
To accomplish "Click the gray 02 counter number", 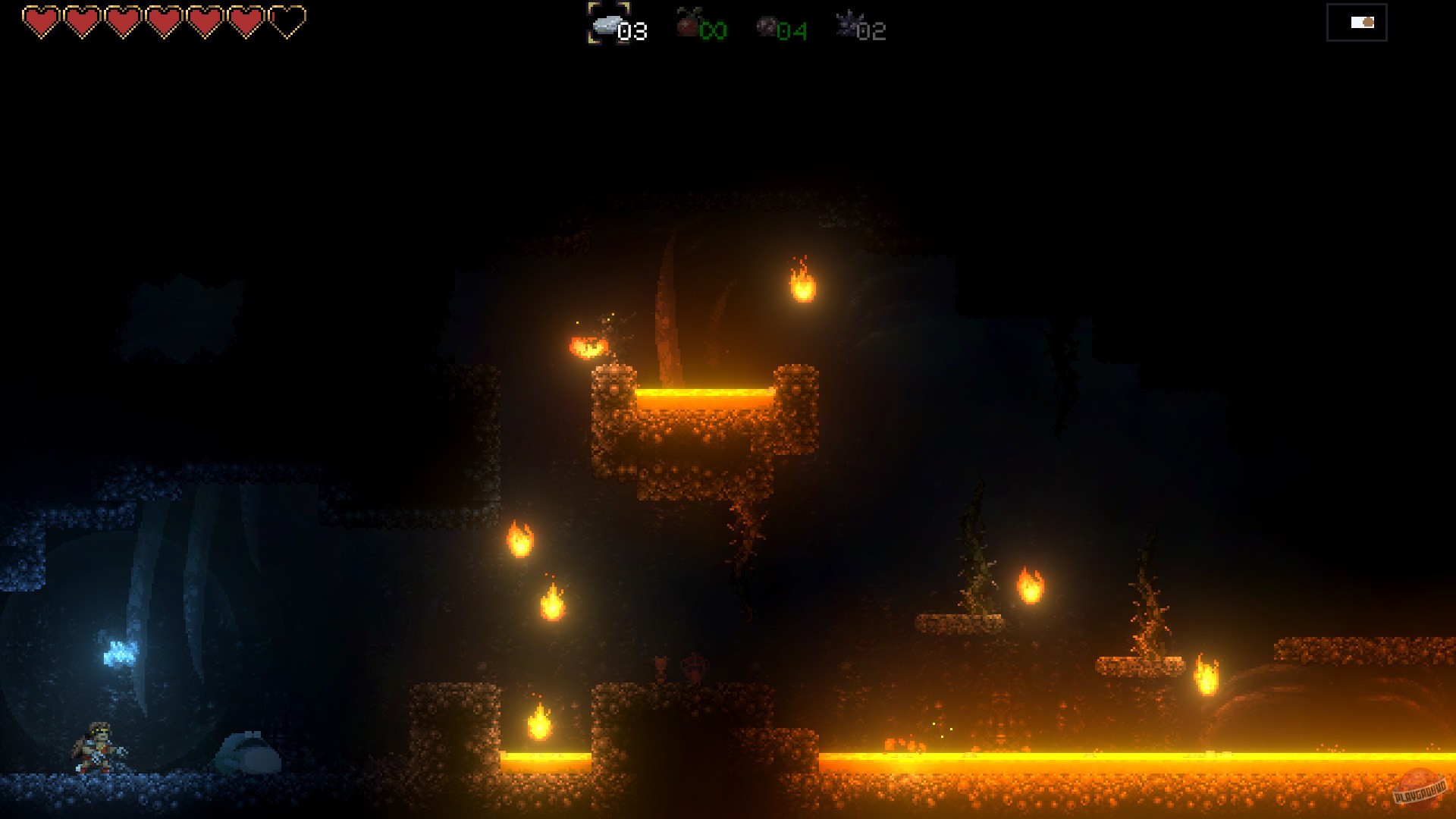I will point(874,32).
